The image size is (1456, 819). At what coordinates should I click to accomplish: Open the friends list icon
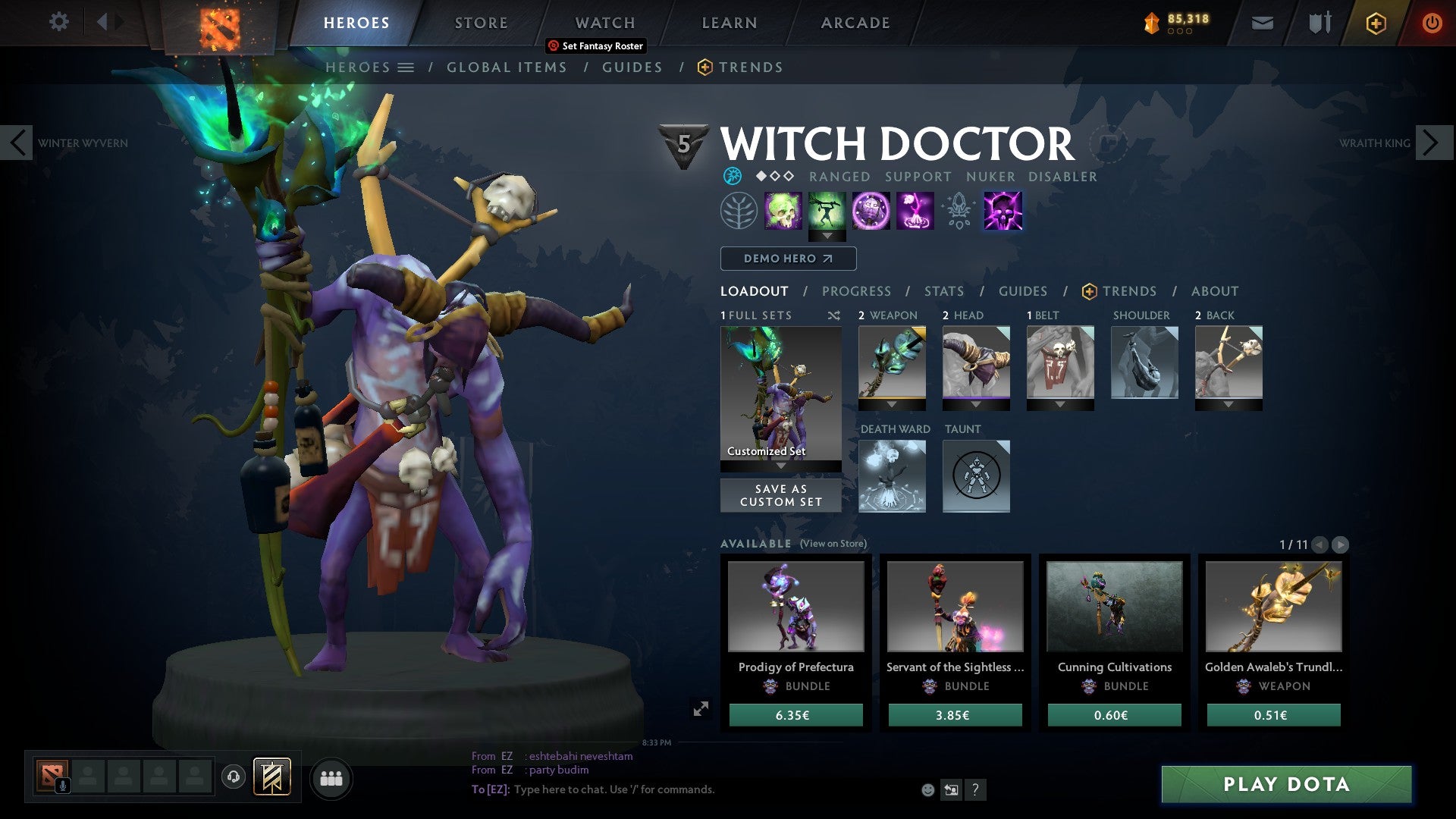click(331, 777)
